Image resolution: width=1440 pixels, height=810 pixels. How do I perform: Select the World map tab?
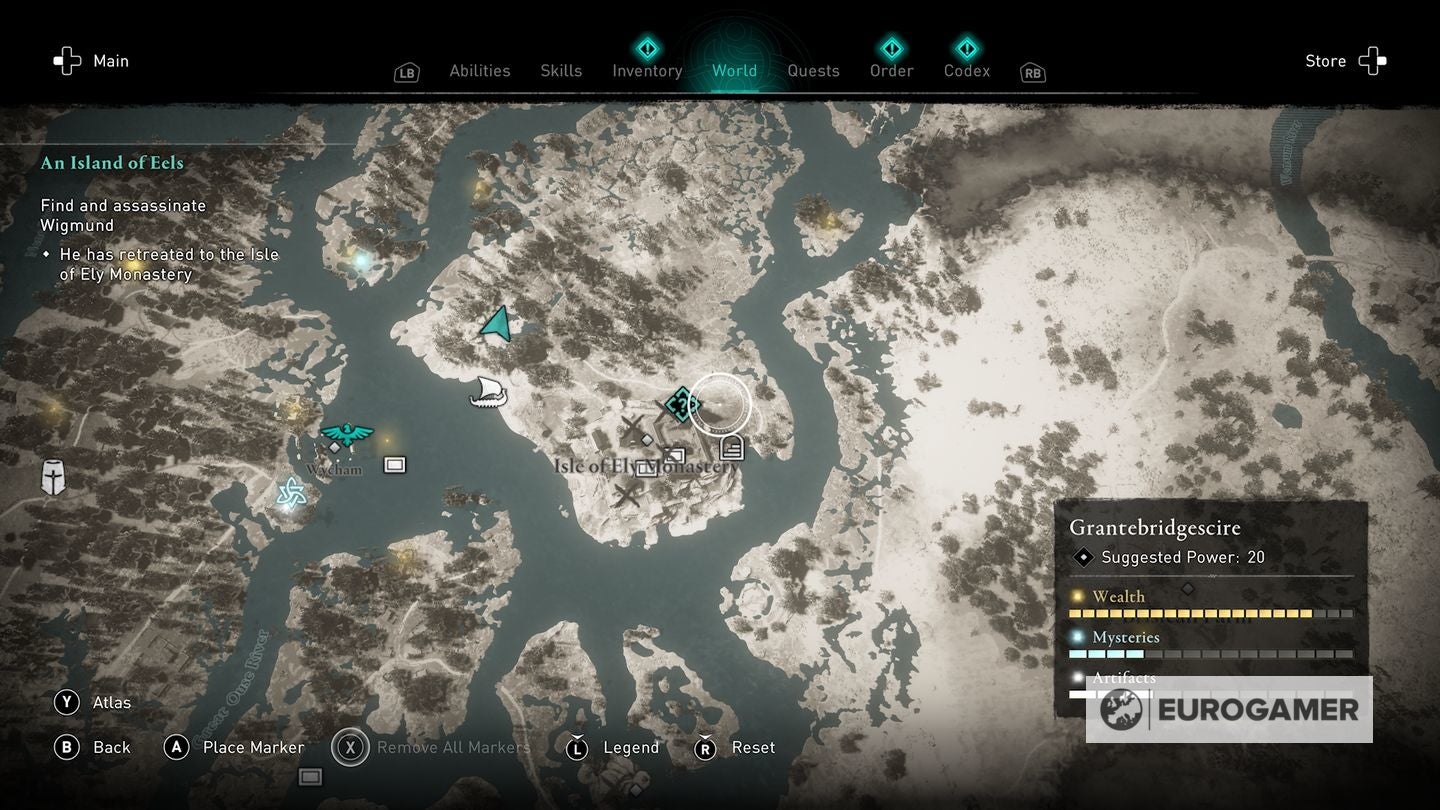(x=734, y=71)
